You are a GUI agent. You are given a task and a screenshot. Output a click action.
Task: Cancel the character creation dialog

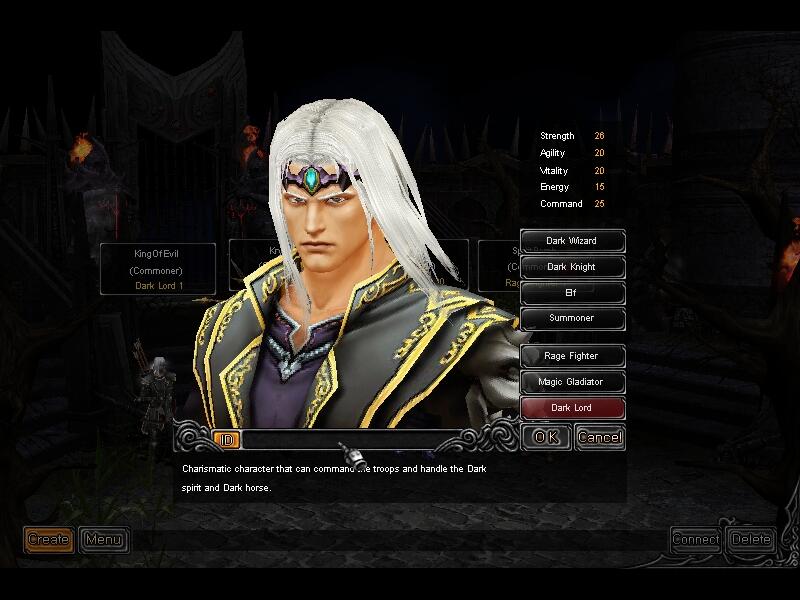[600, 437]
